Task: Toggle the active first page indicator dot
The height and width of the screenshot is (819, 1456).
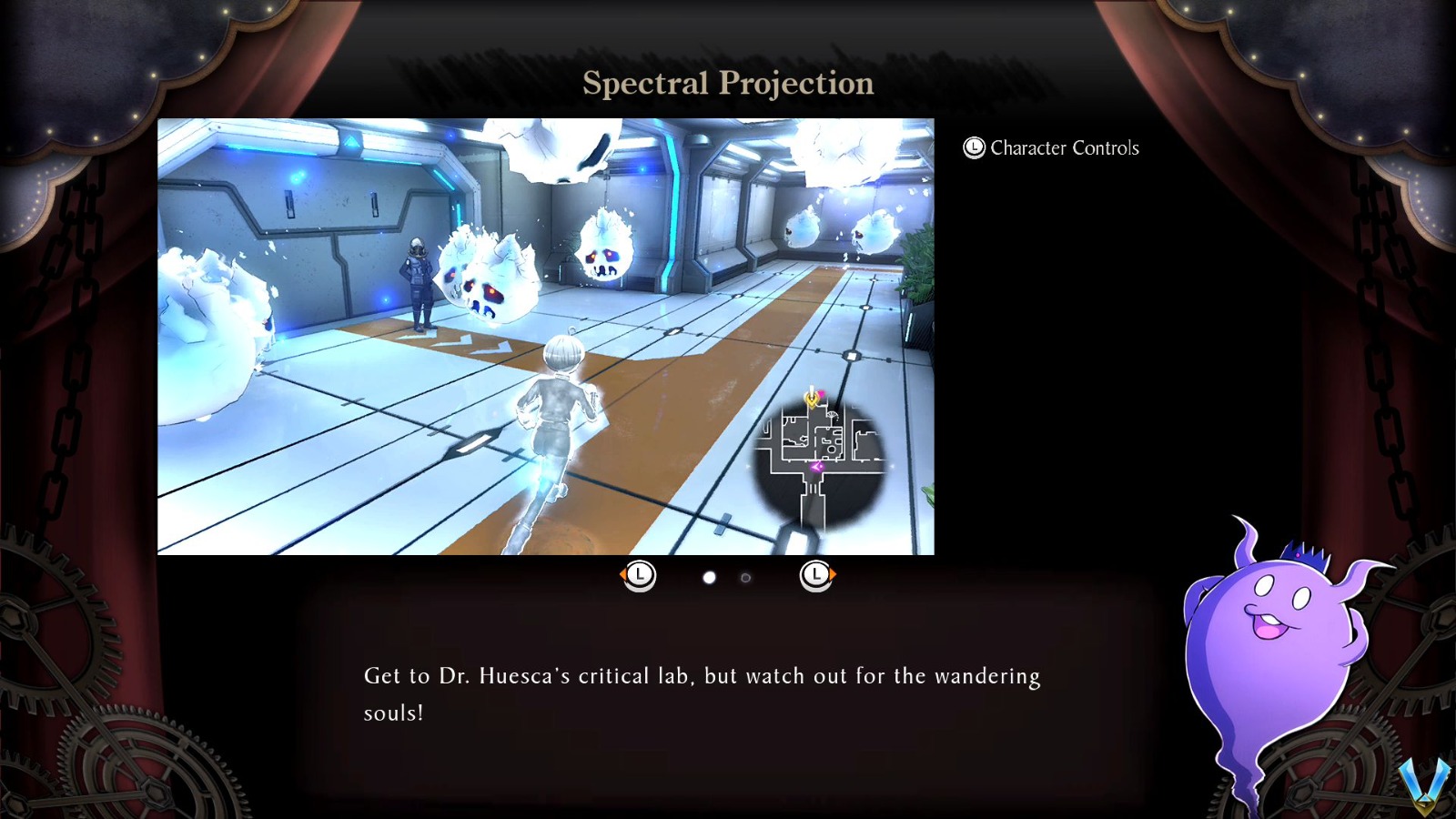Action: pos(709,575)
